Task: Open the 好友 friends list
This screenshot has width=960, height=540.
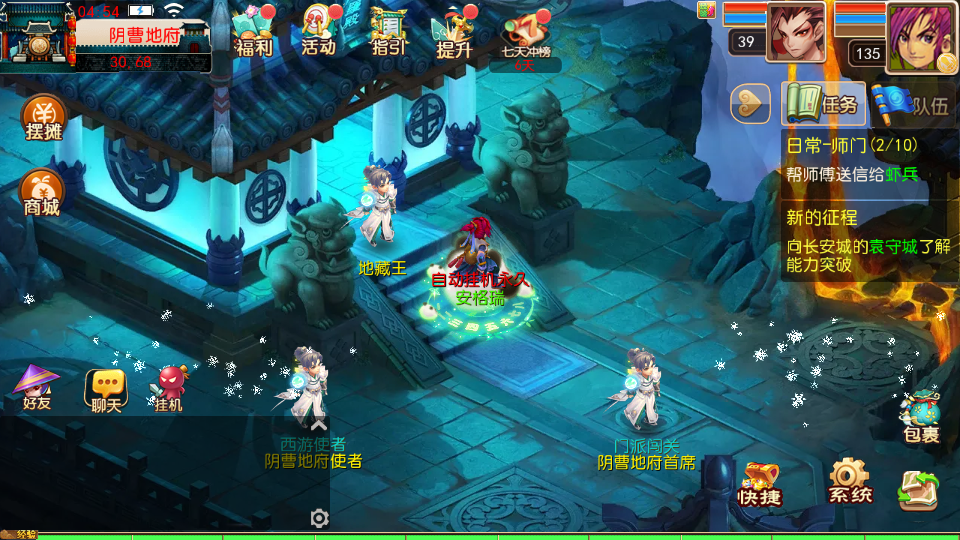Action: pos(38,388)
